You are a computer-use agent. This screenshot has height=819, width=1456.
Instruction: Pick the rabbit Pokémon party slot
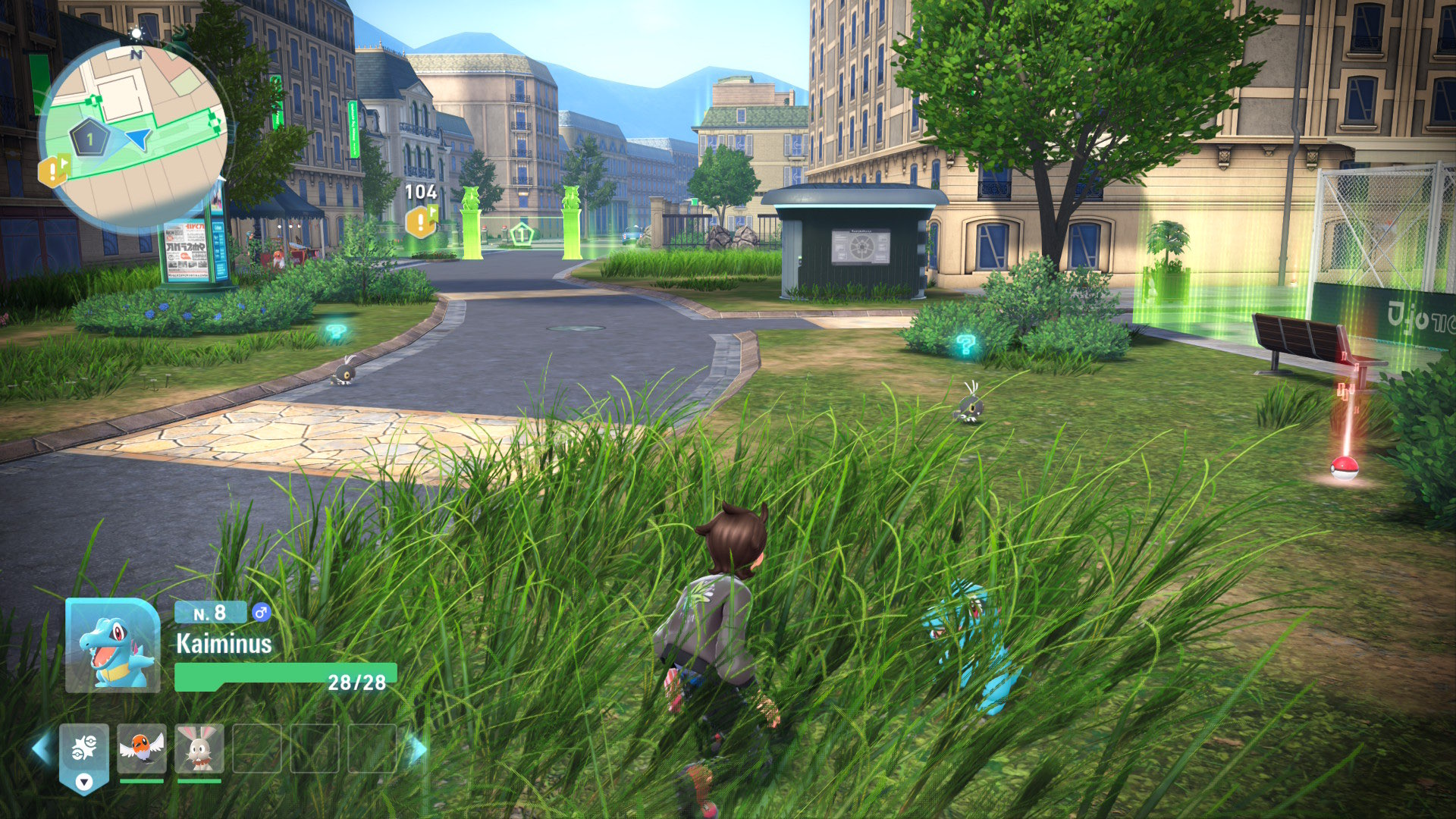coord(199,748)
